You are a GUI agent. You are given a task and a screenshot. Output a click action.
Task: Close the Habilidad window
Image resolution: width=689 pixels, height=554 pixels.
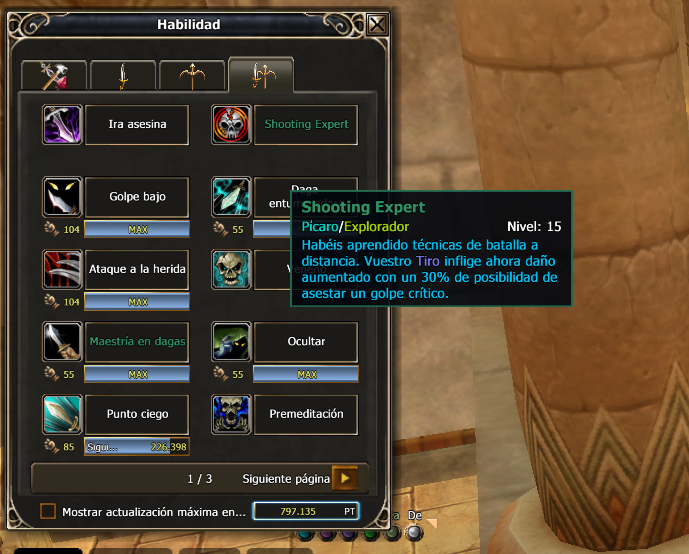point(377,25)
